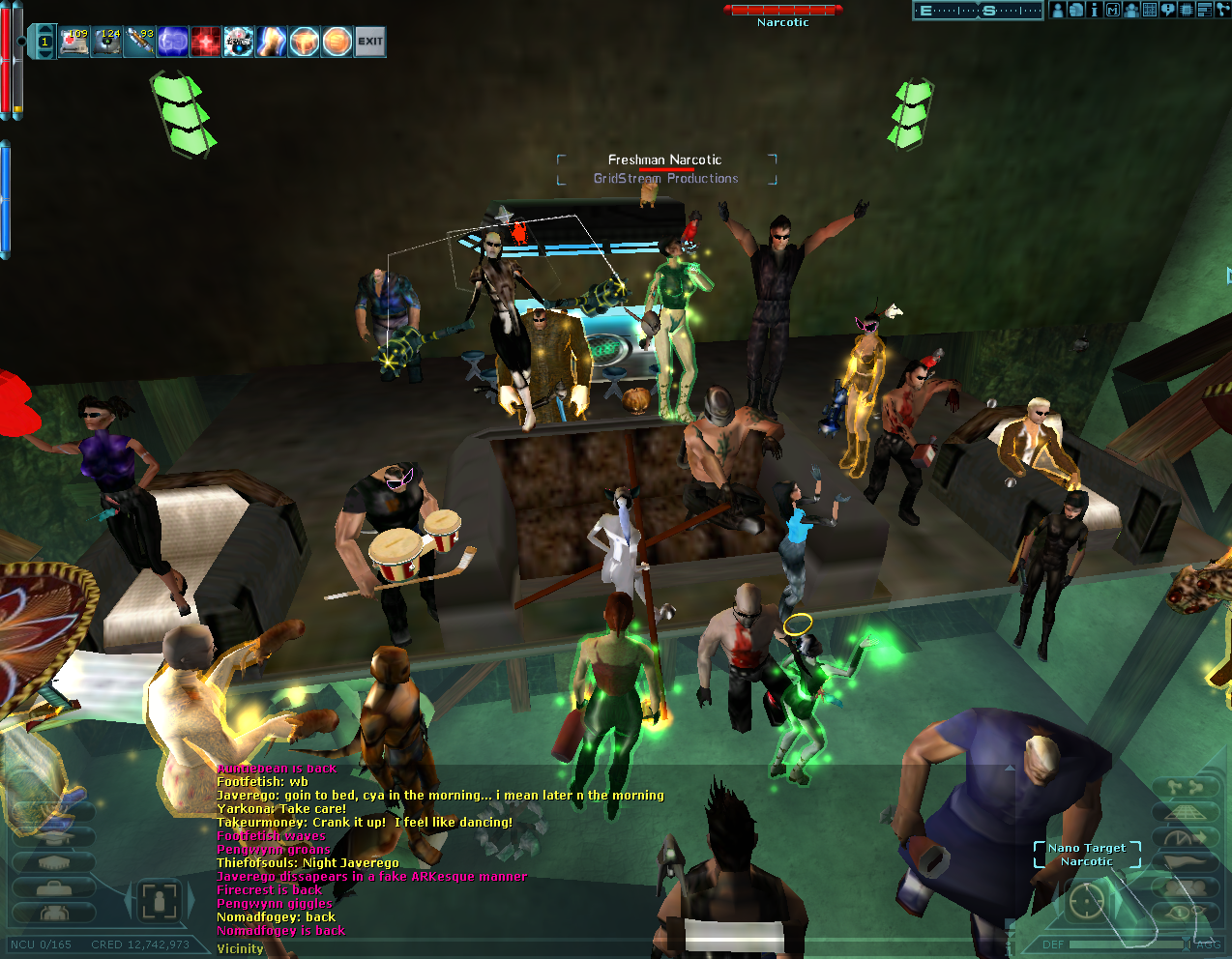Click the Vicinity chat channel label
Screen dimensions: 1232x959
coord(240,948)
